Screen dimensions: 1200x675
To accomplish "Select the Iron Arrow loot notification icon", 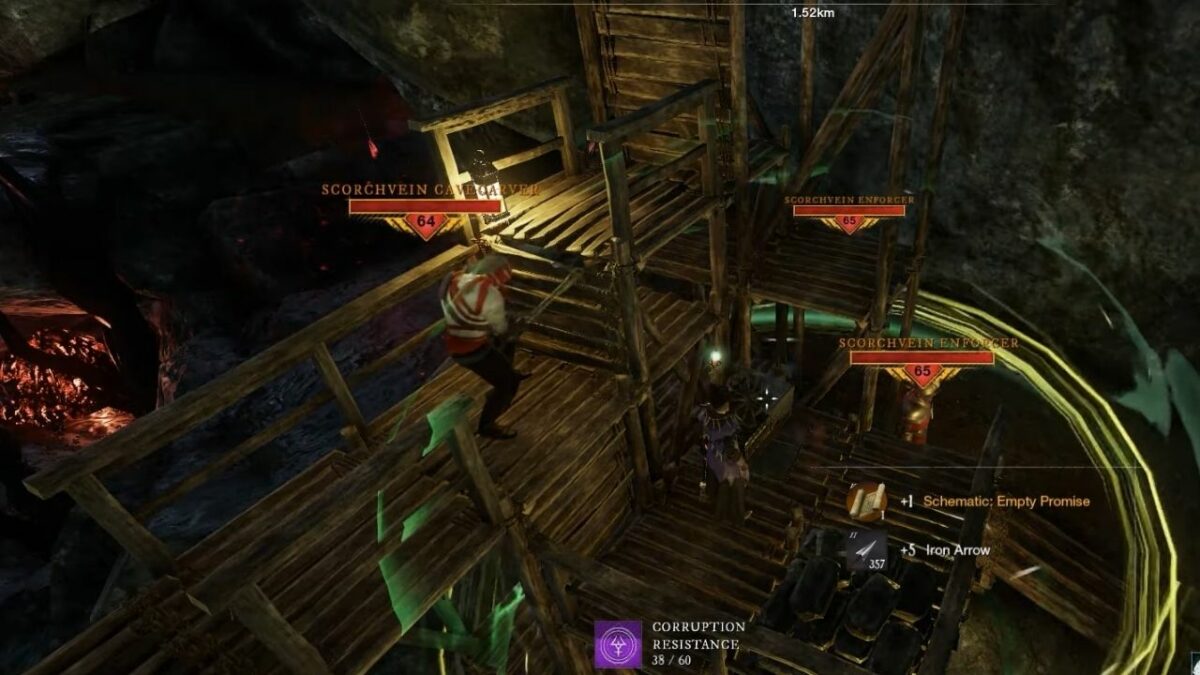I will pyautogui.click(x=865, y=550).
